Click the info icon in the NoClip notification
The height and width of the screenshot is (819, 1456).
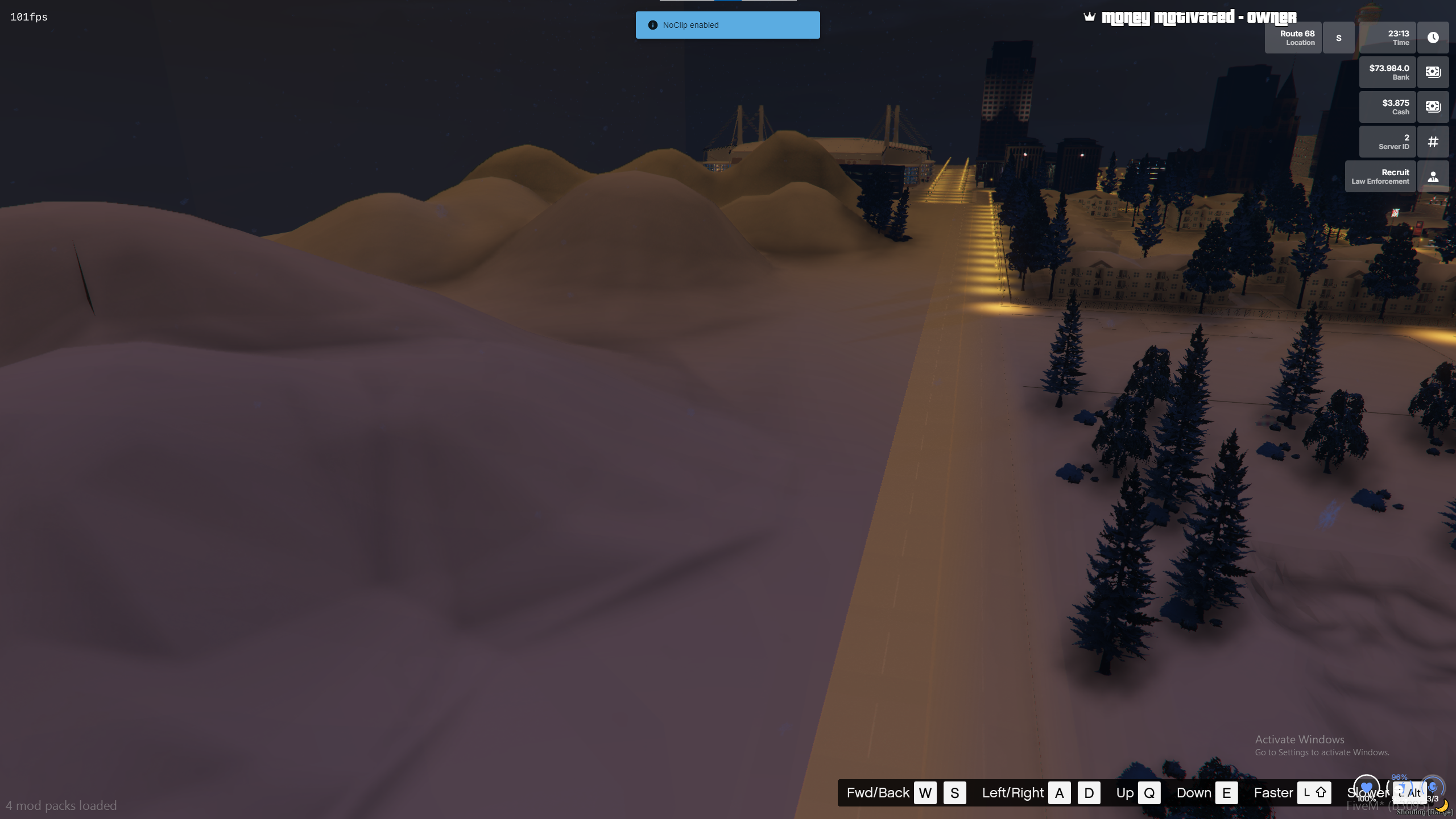652,25
